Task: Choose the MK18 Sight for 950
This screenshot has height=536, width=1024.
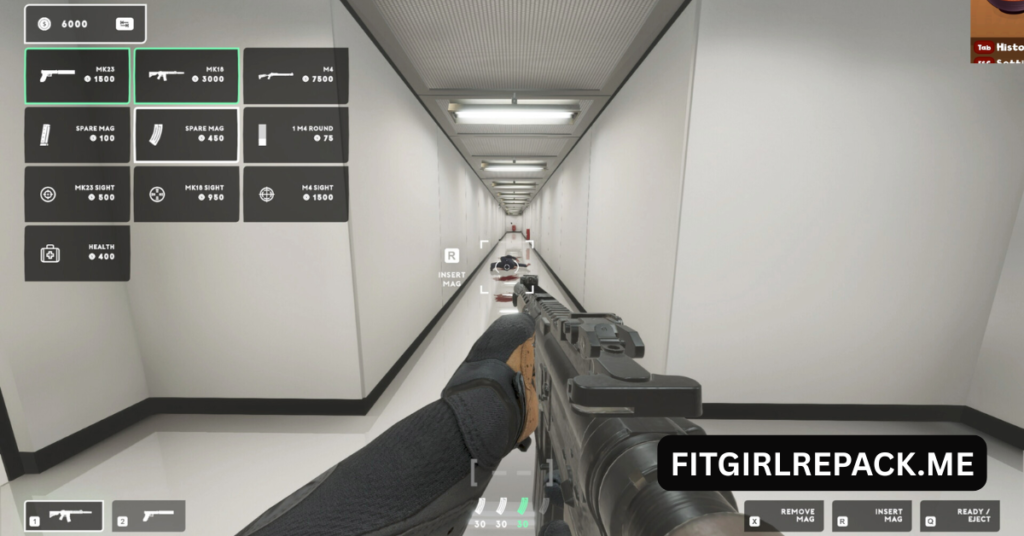Action: (186, 193)
